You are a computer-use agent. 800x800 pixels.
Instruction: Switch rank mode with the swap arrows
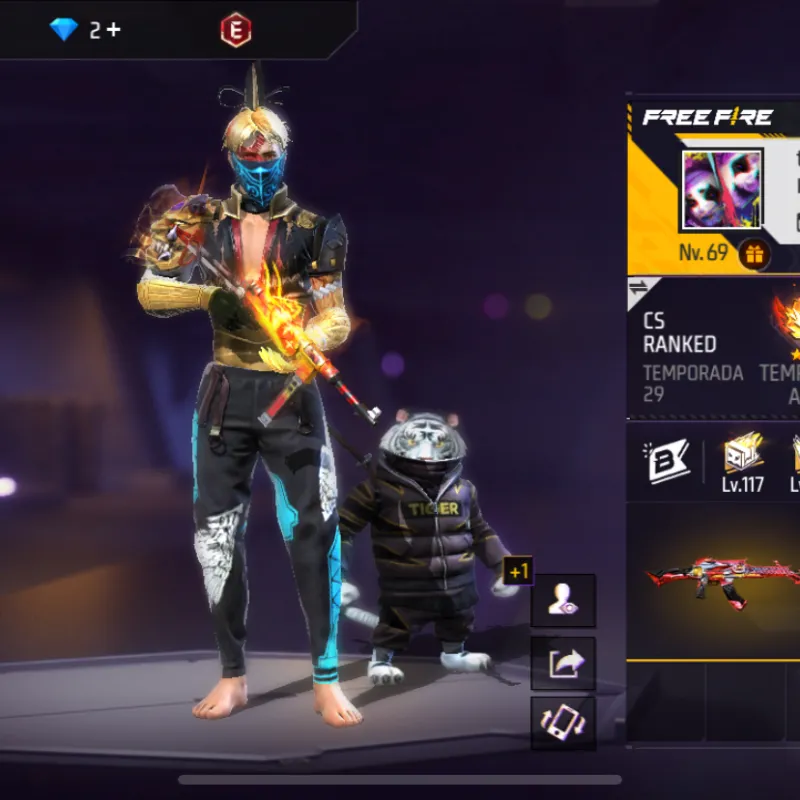tap(638, 290)
